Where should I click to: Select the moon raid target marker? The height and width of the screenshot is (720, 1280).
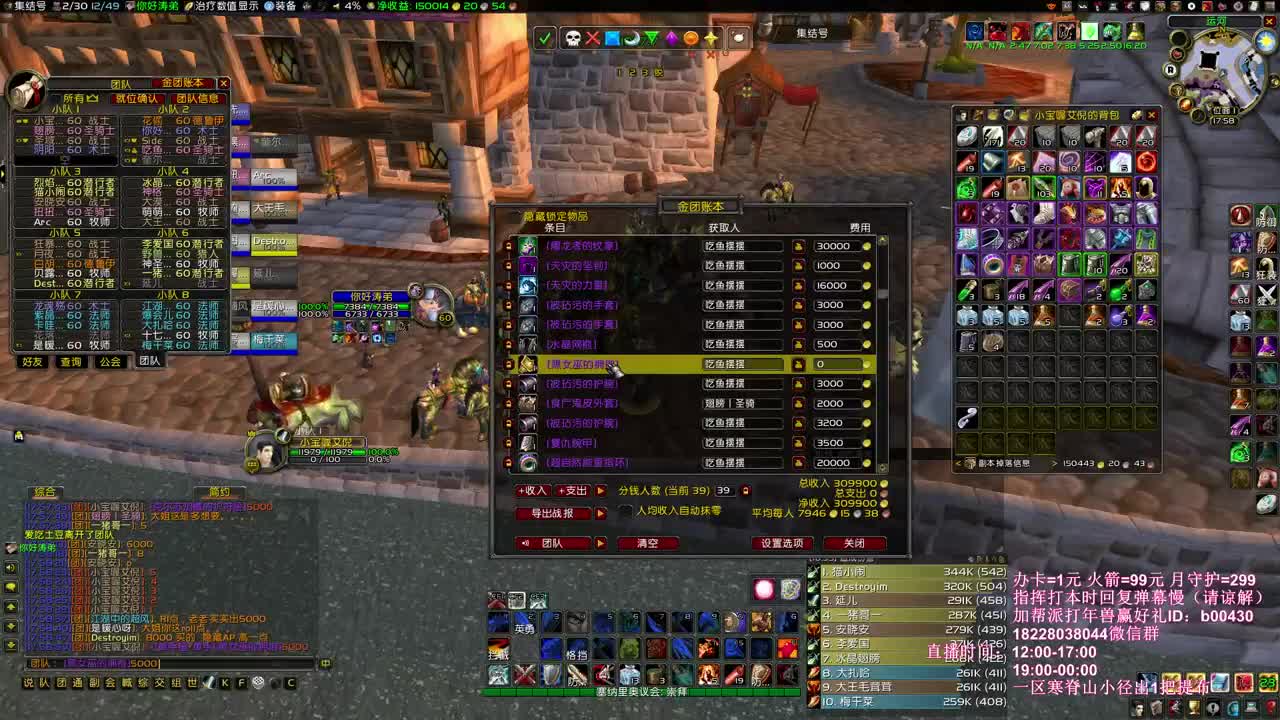[632, 38]
